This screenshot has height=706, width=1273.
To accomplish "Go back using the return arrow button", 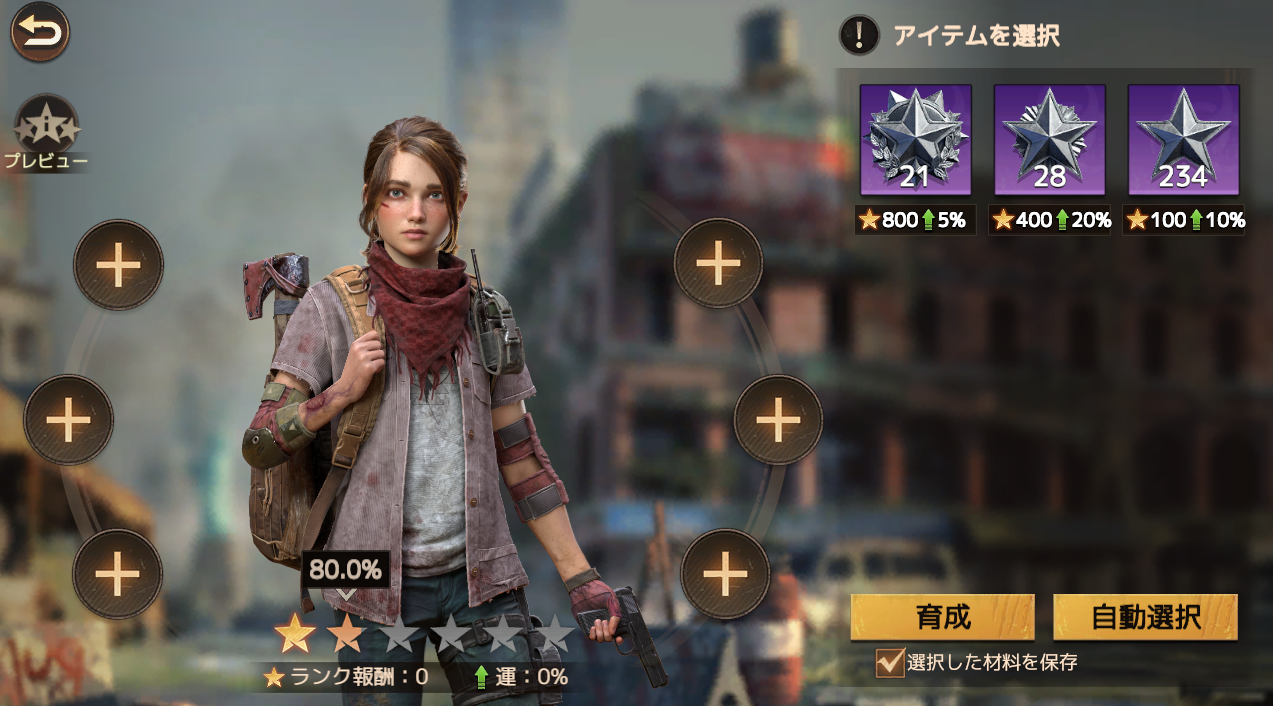I will [40, 32].
